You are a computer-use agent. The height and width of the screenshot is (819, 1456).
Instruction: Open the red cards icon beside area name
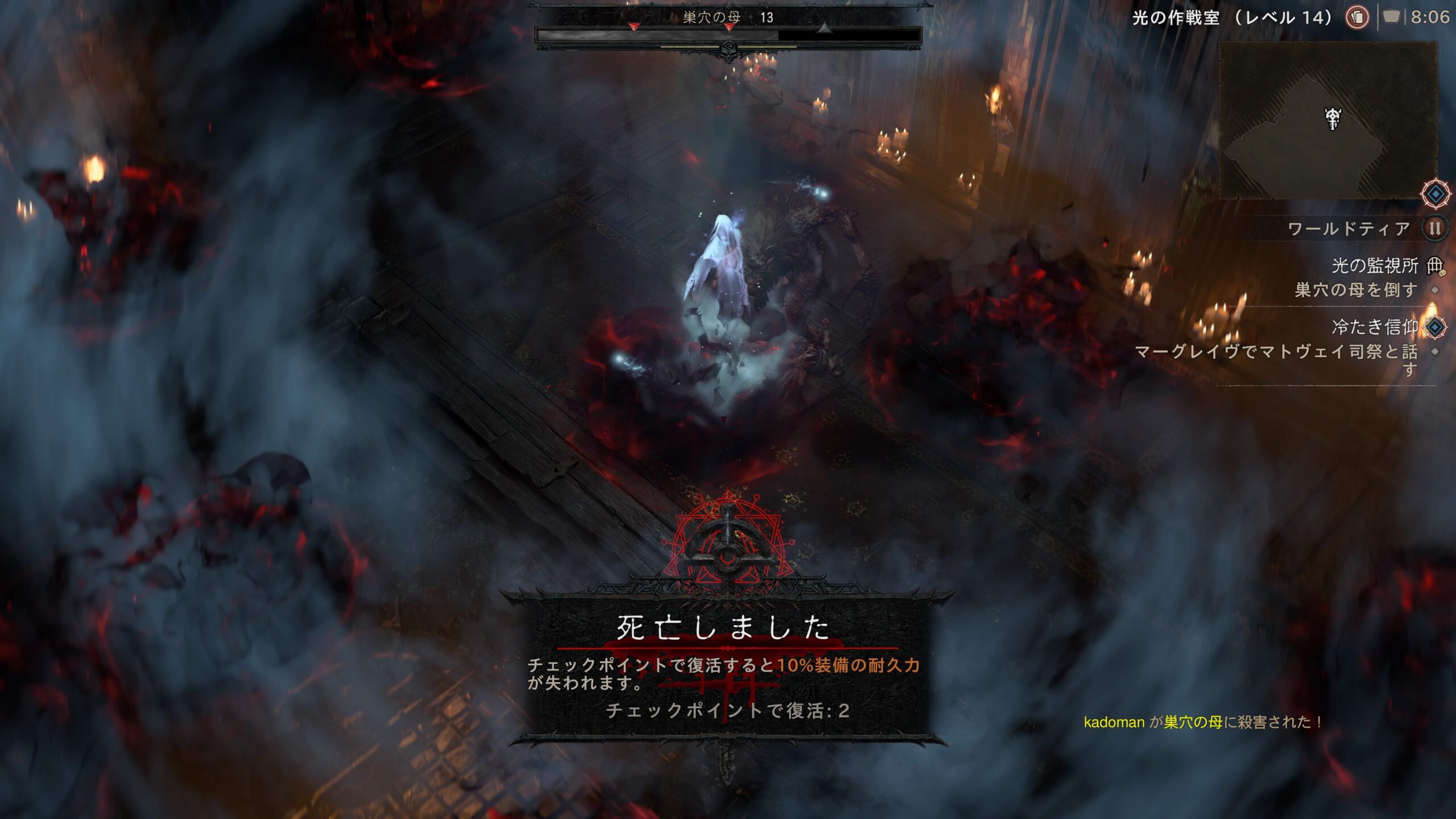[1357, 18]
